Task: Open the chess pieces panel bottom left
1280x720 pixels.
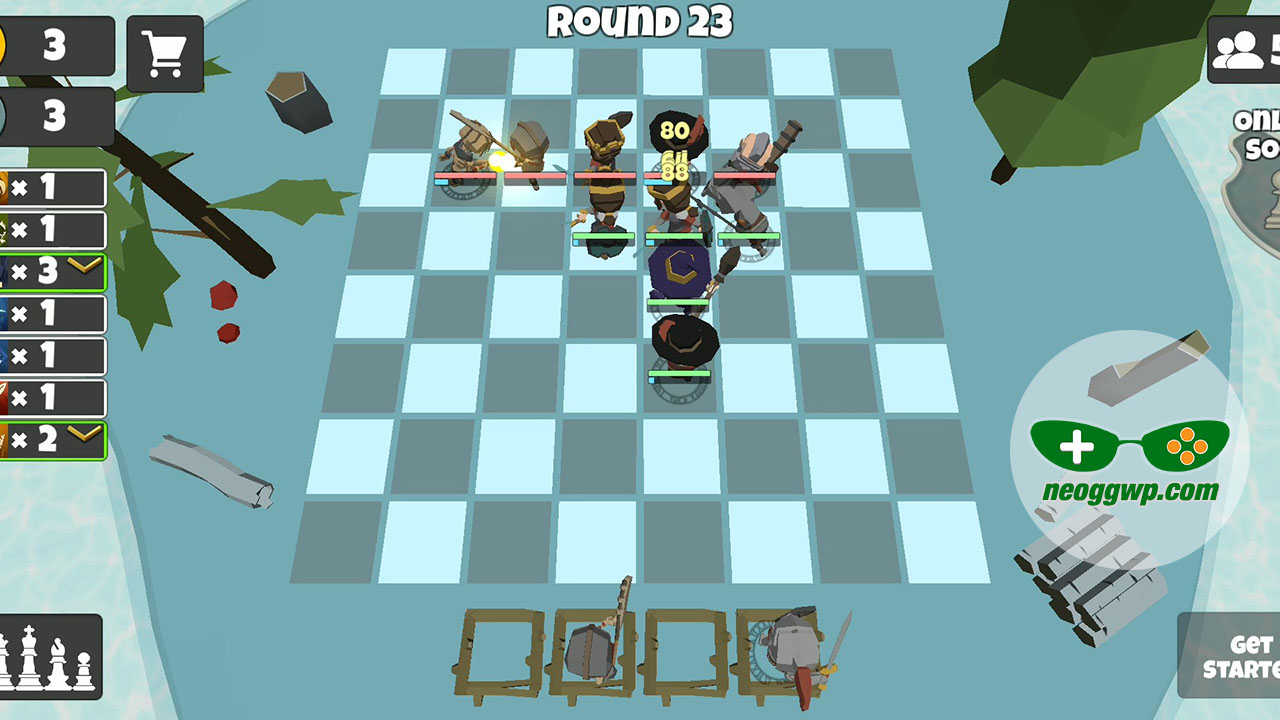Action: tap(50, 662)
